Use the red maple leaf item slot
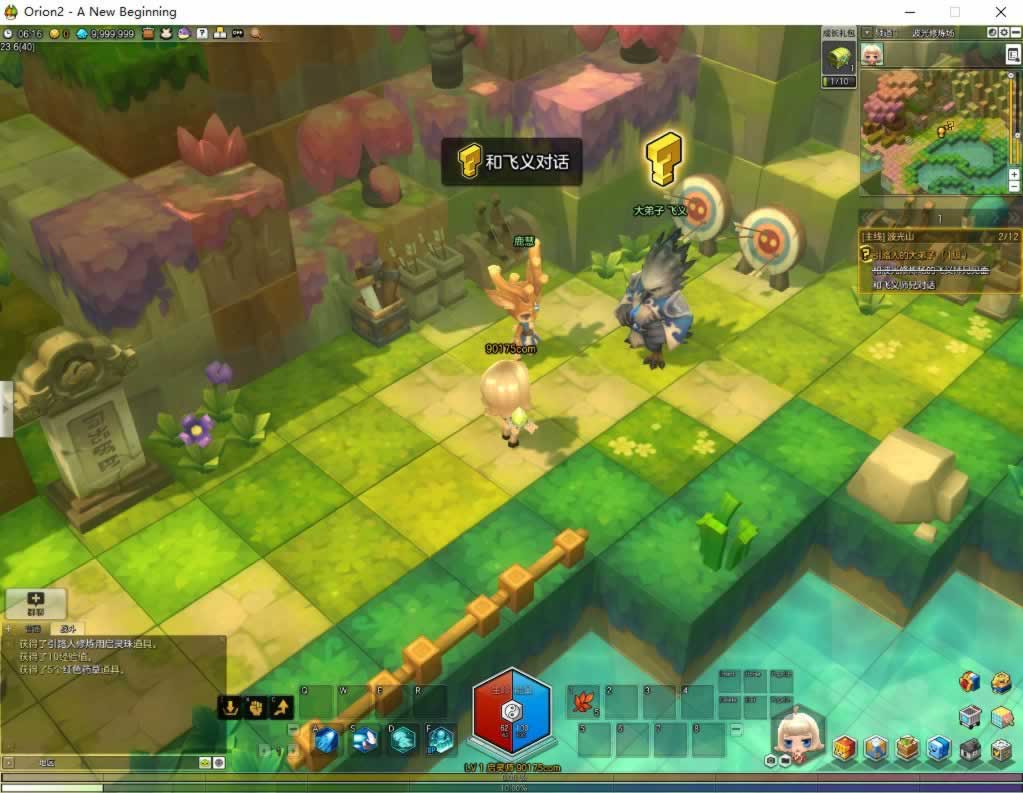The width and height of the screenshot is (1023, 793). point(582,703)
